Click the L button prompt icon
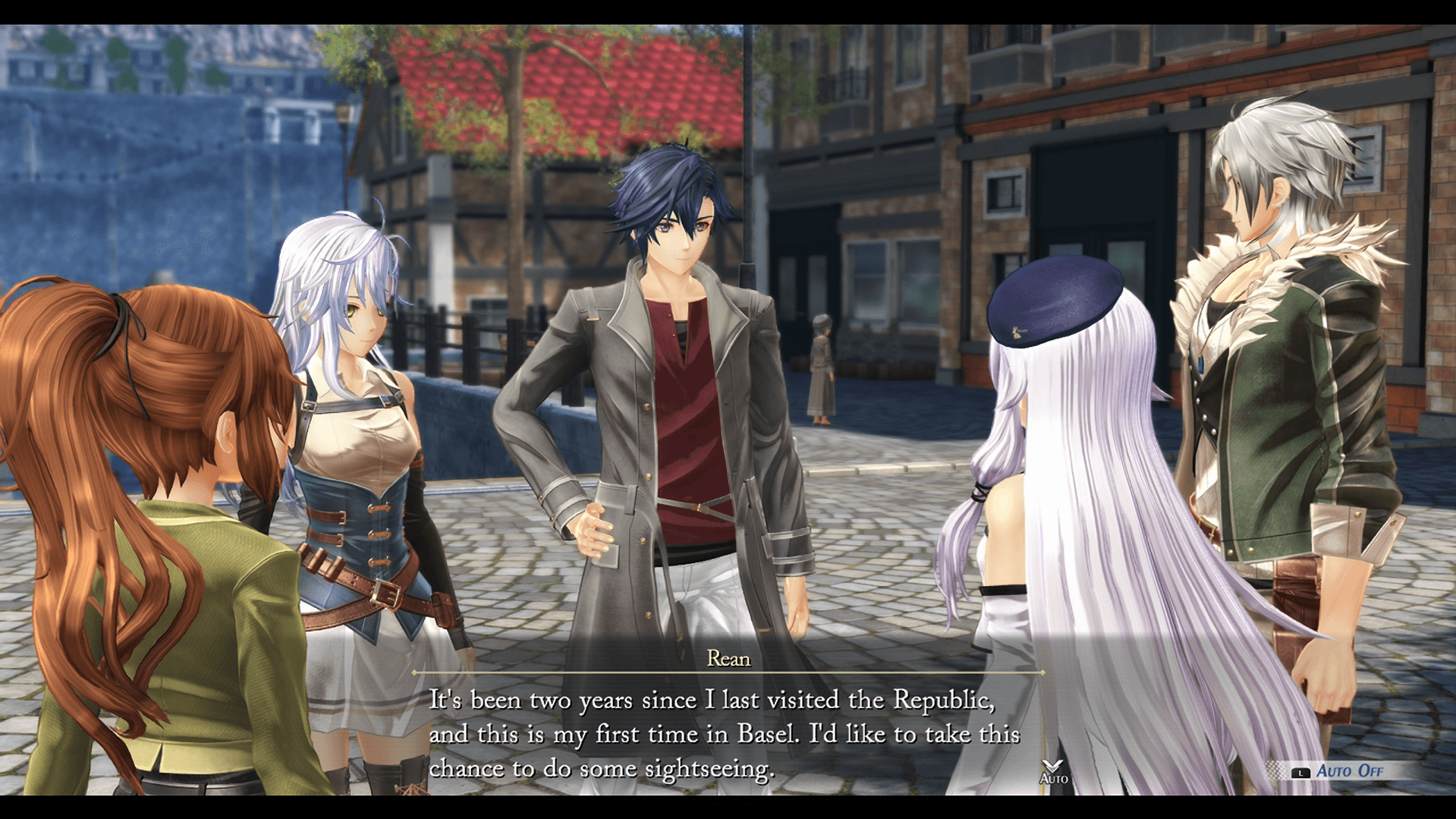 pyautogui.click(x=1302, y=772)
